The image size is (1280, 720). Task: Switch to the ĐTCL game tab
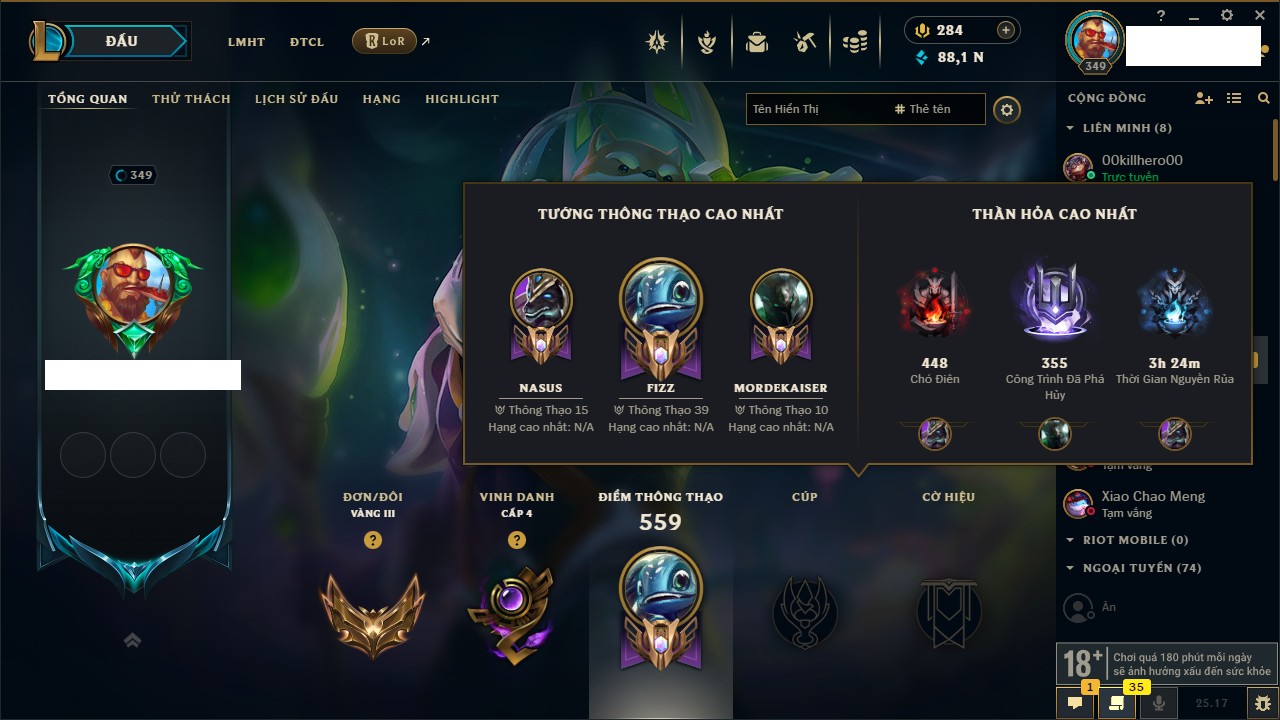click(x=307, y=42)
